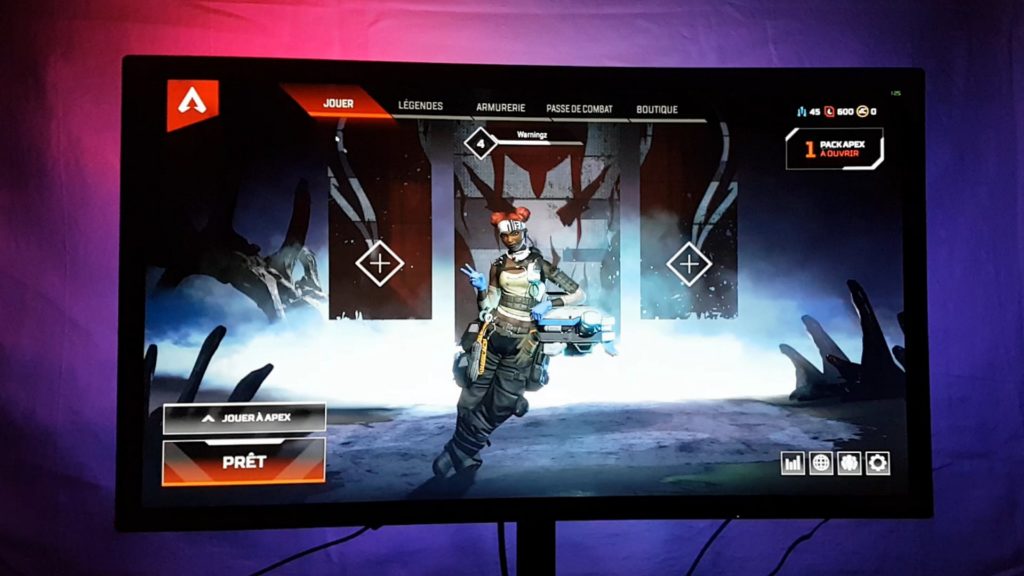Select the JOUER tab
The image size is (1024, 576).
(338, 103)
